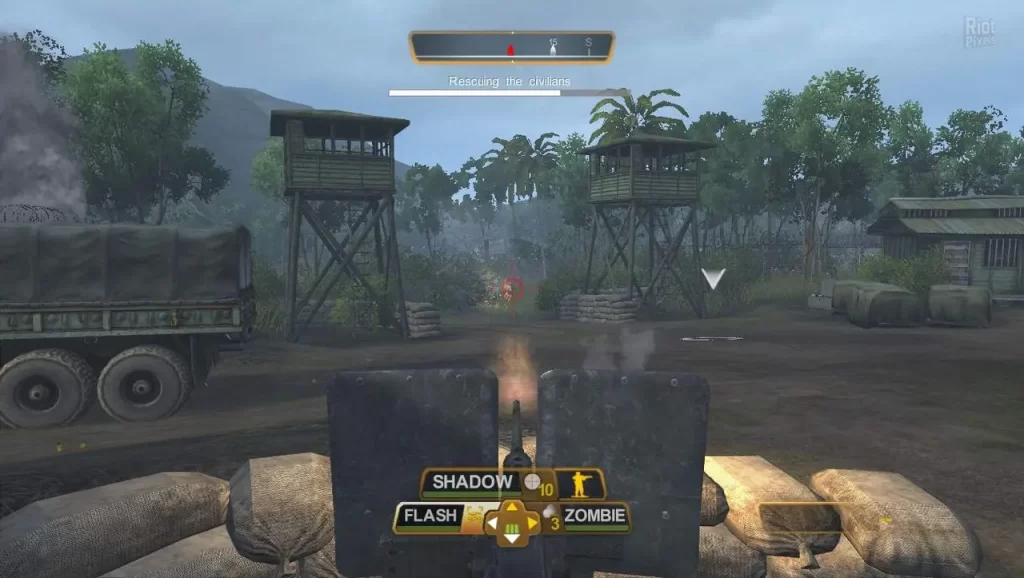Select squad member FLASH
Viewport: 1024px width, 578px height.
[430, 517]
